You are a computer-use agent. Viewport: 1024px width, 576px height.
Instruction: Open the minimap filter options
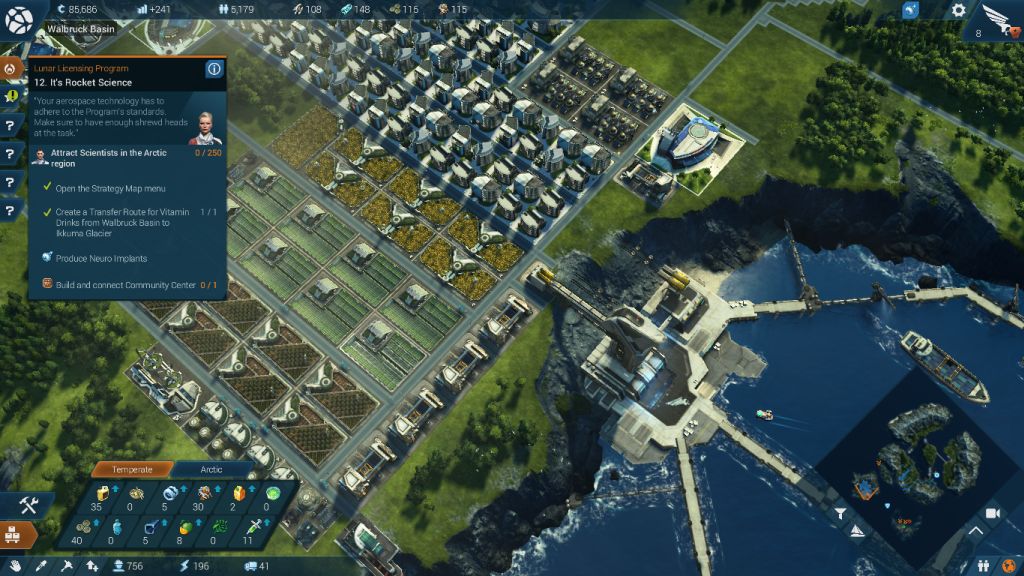point(841,513)
